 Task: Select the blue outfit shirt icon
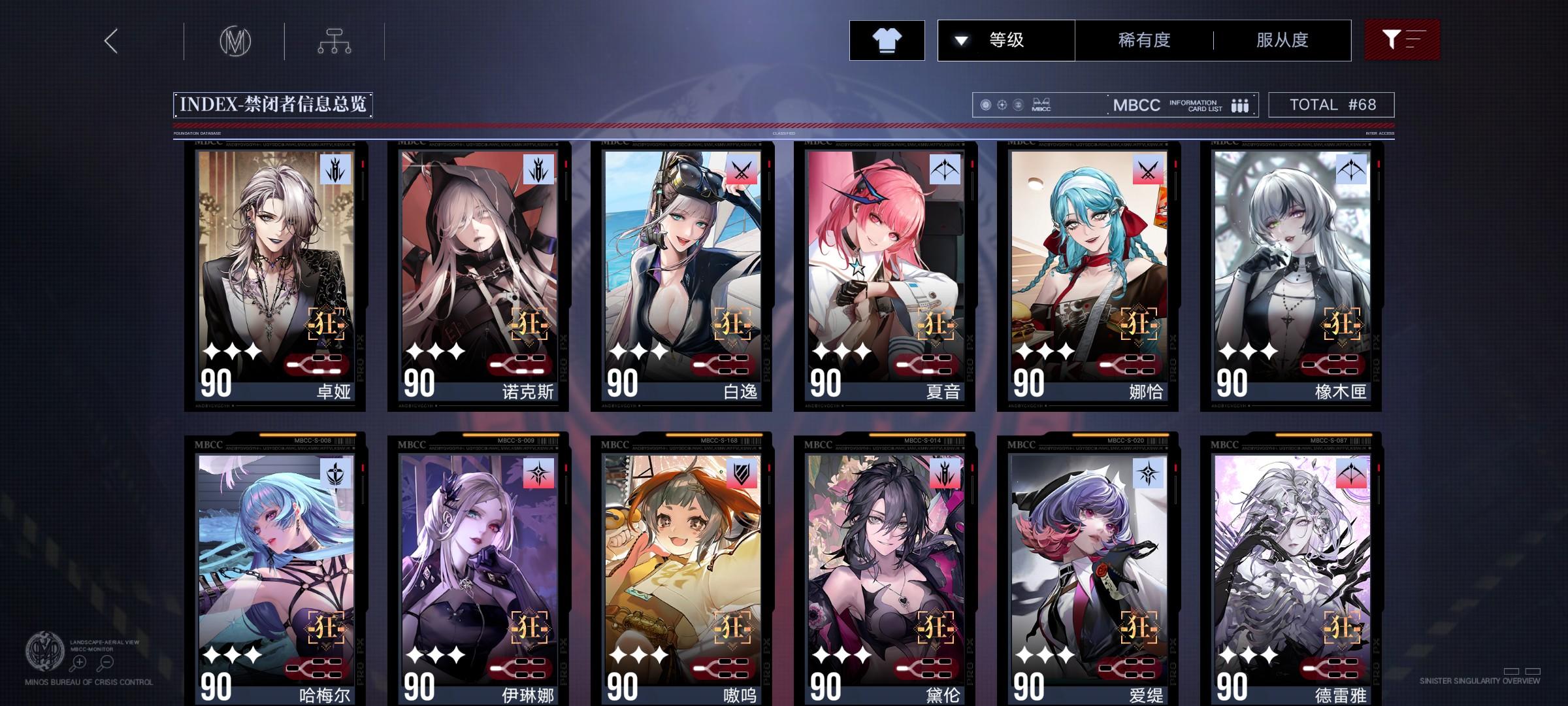[886, 40]
